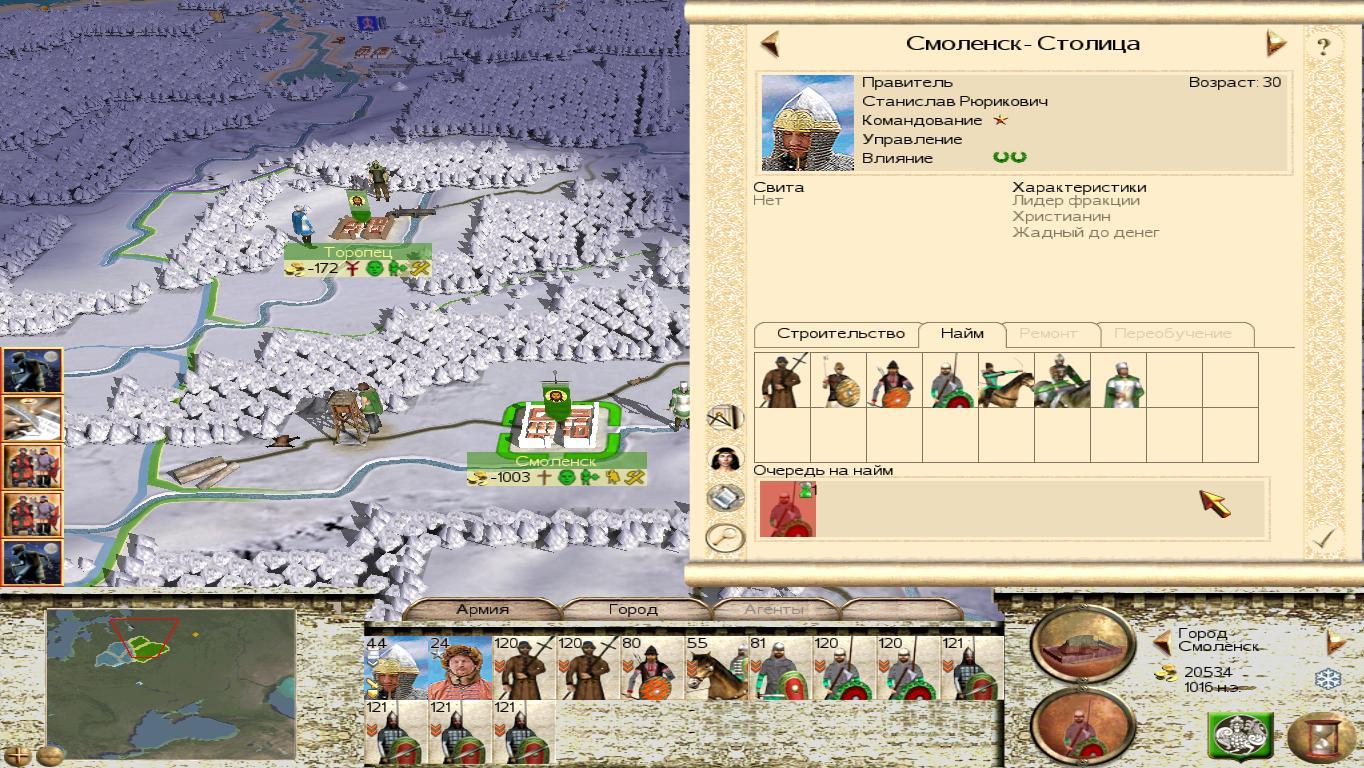The image size is (1364, 768).
Task: Recruit the spearman with pike unit card
Action: click(x=782, y=380)
